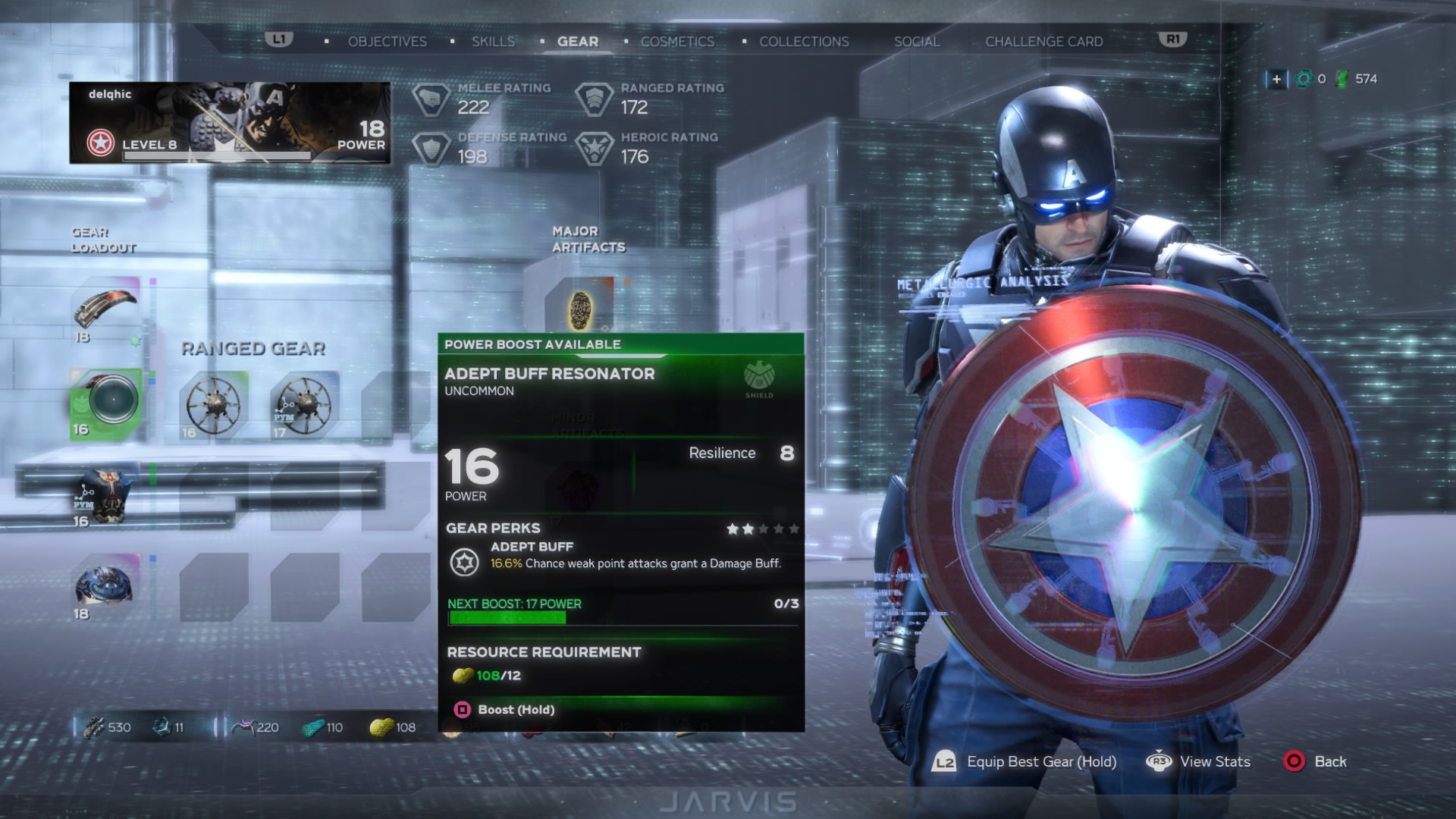1456x819 pixels.
Task: Pick the PYM power 17 ranged gear item
Action: [x=303, y=406]
